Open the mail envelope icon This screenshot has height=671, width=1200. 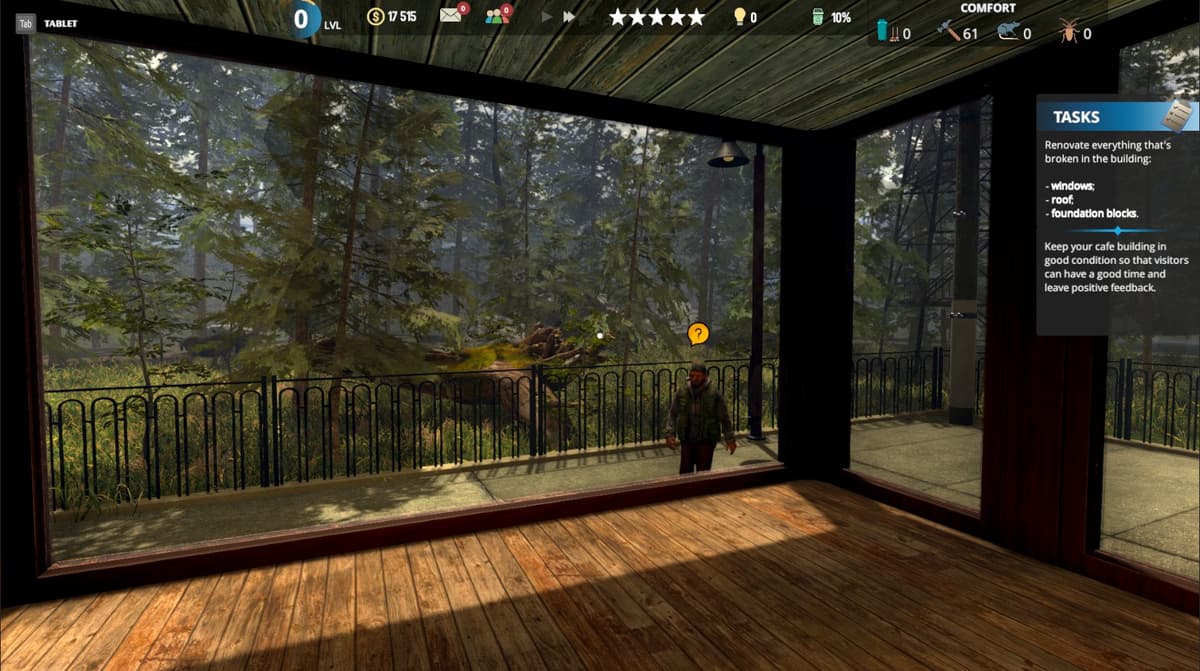[x=452, y=16]
